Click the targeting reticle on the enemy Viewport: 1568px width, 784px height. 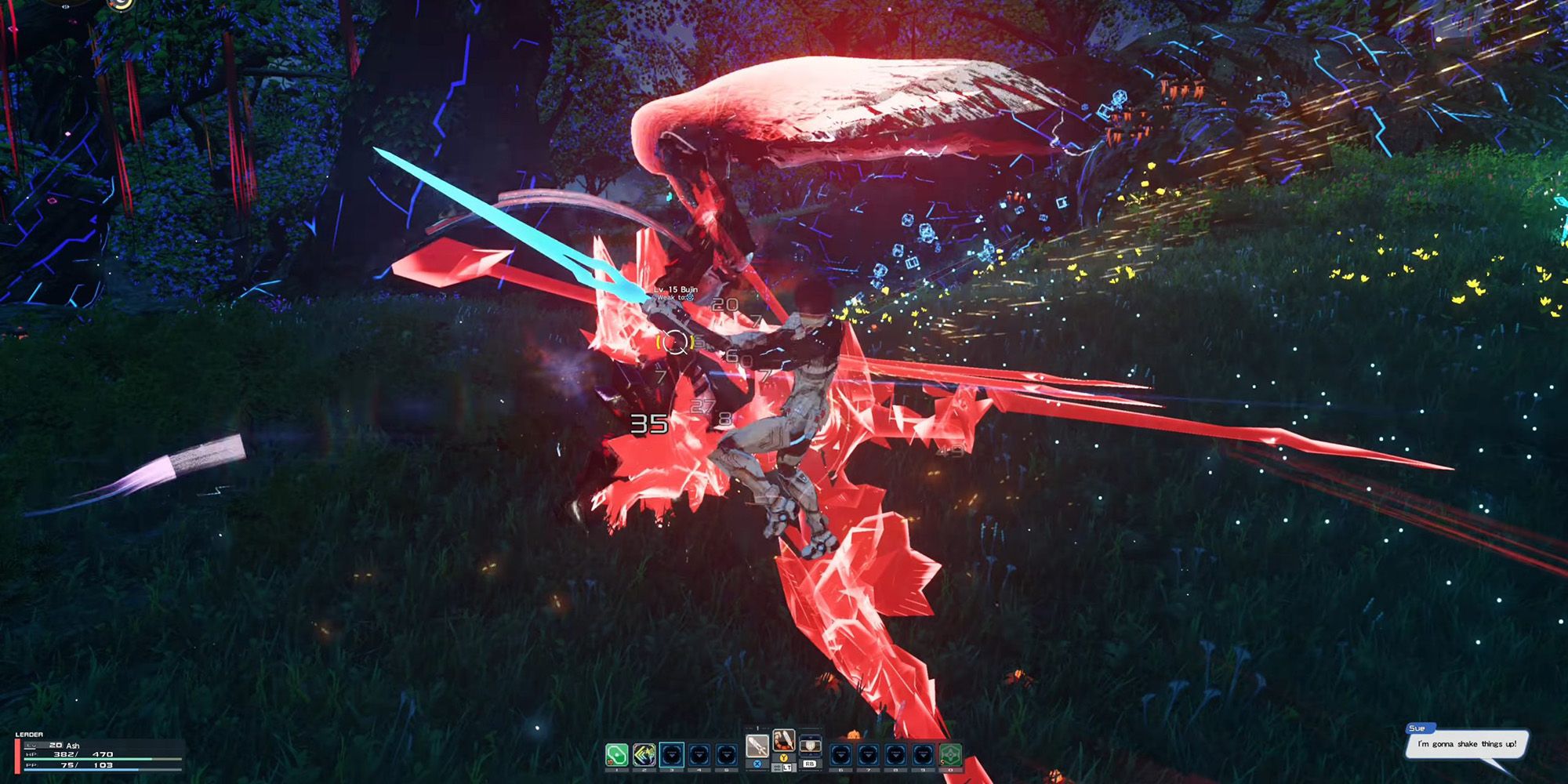674,342
